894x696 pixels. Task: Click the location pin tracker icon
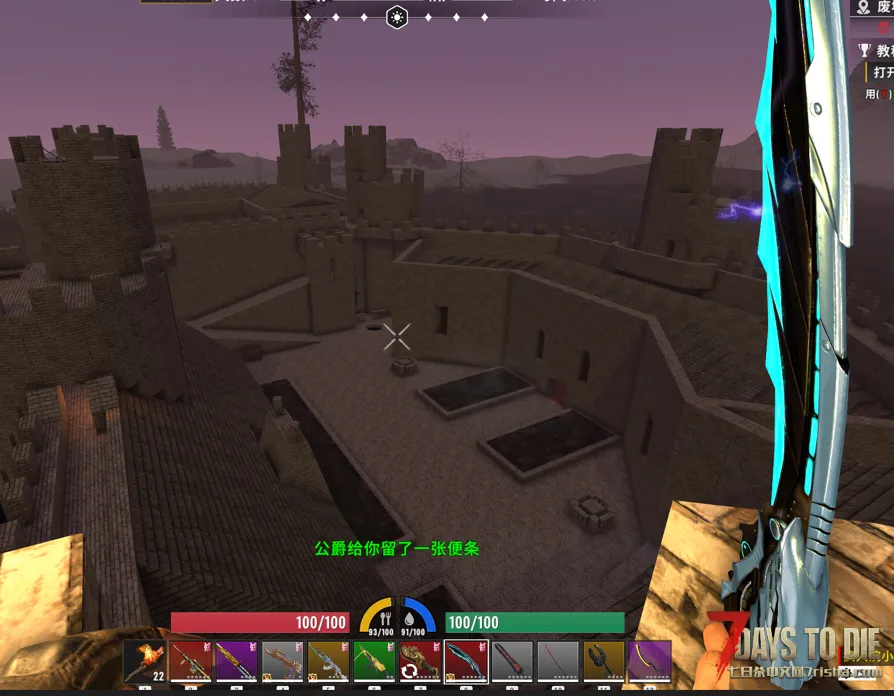pyautogui.click(x=864, y=8)
